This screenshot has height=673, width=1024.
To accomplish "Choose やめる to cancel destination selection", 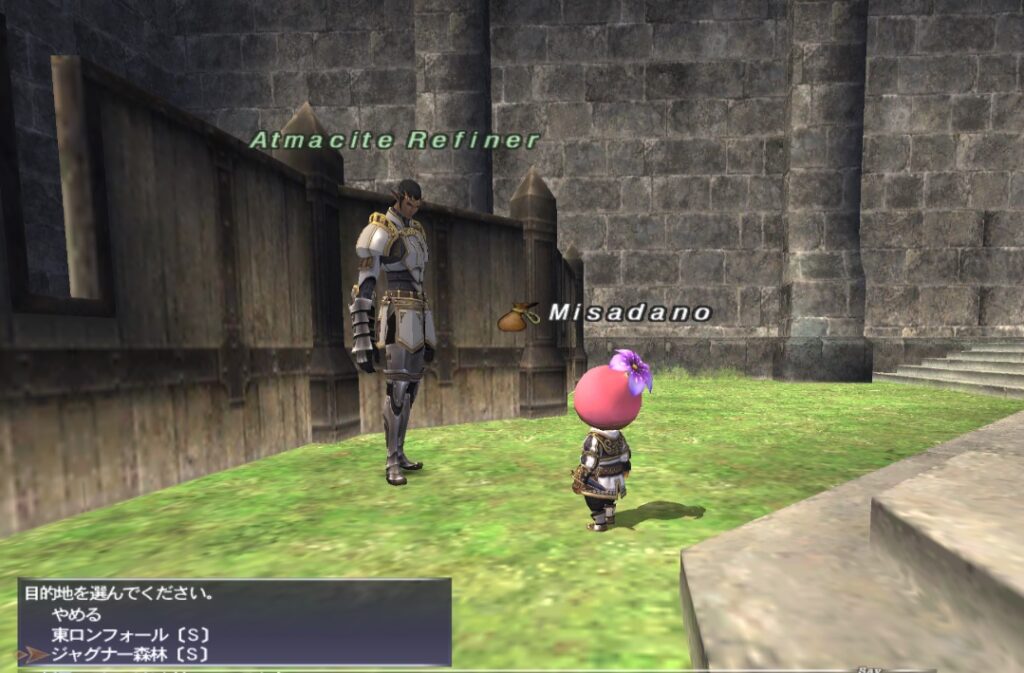I will [x=76, y=615].
